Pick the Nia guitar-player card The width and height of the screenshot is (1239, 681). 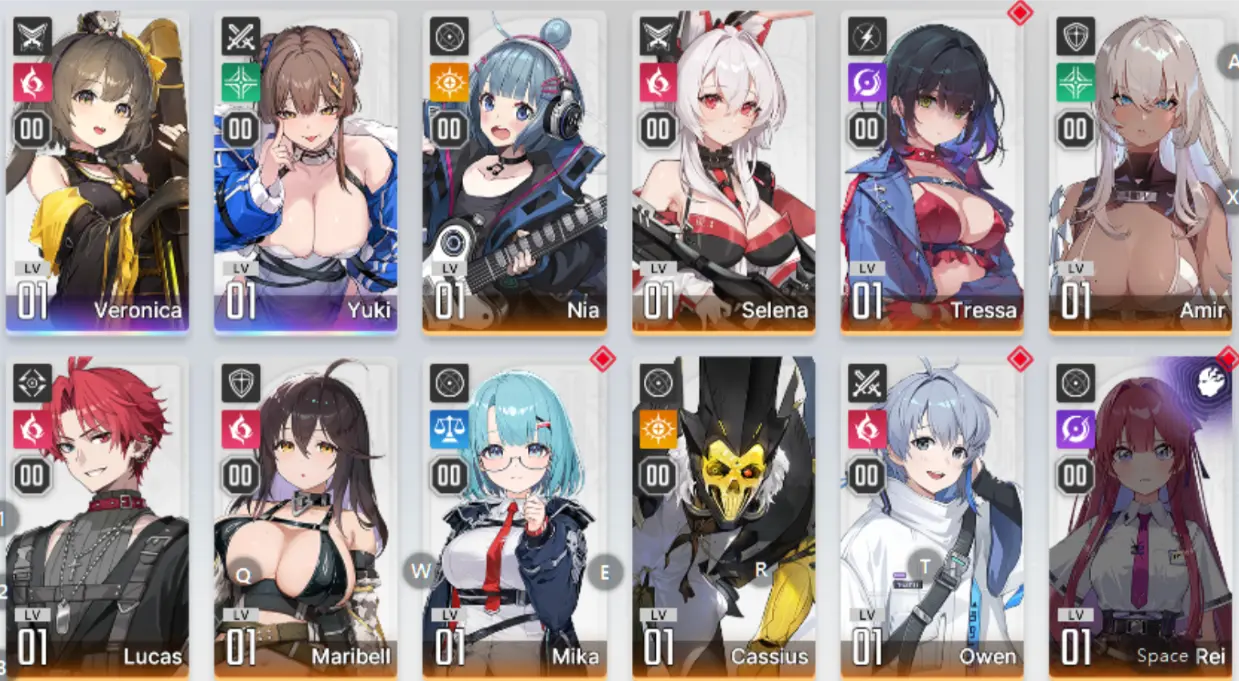(514, 172)
